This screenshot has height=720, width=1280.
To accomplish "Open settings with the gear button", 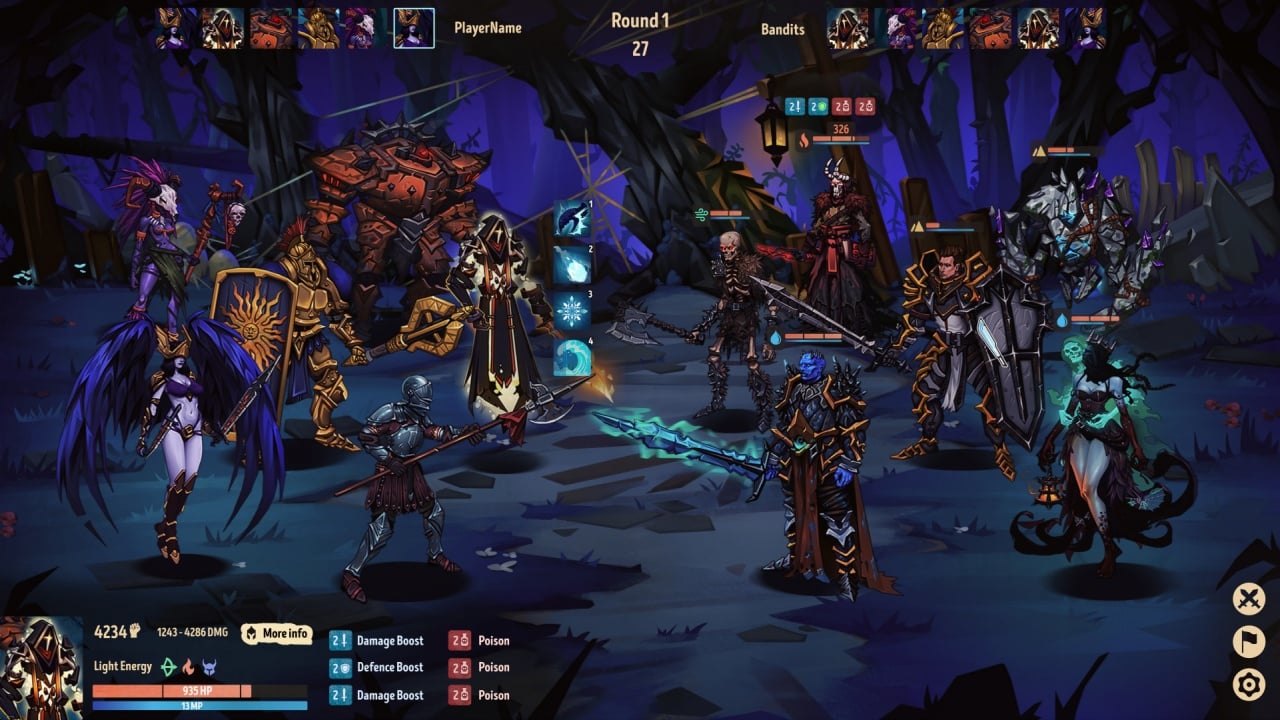I will pos(1248,685).
